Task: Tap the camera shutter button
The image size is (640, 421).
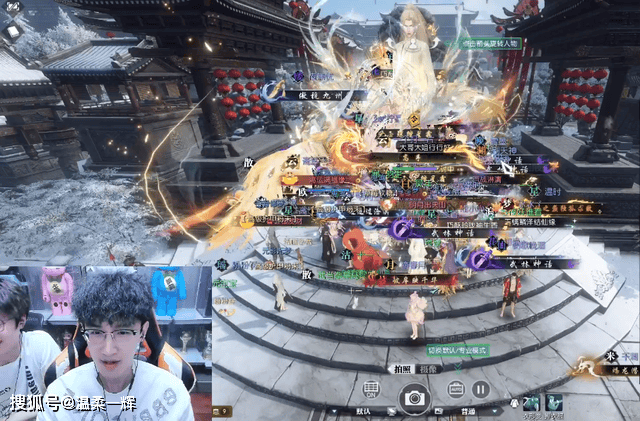Action: tap(412, 398)
